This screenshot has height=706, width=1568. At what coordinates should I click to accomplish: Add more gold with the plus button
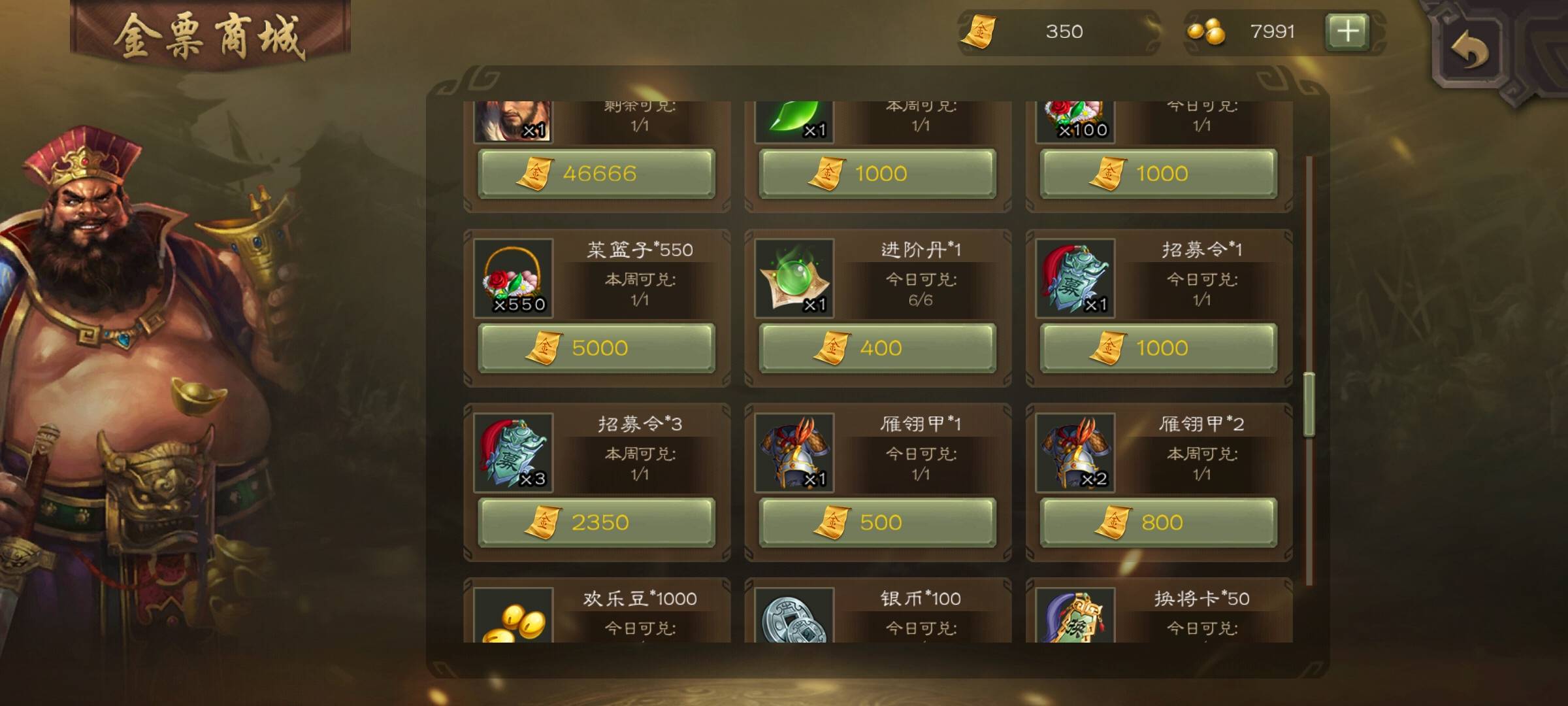tap(1347, 31)
